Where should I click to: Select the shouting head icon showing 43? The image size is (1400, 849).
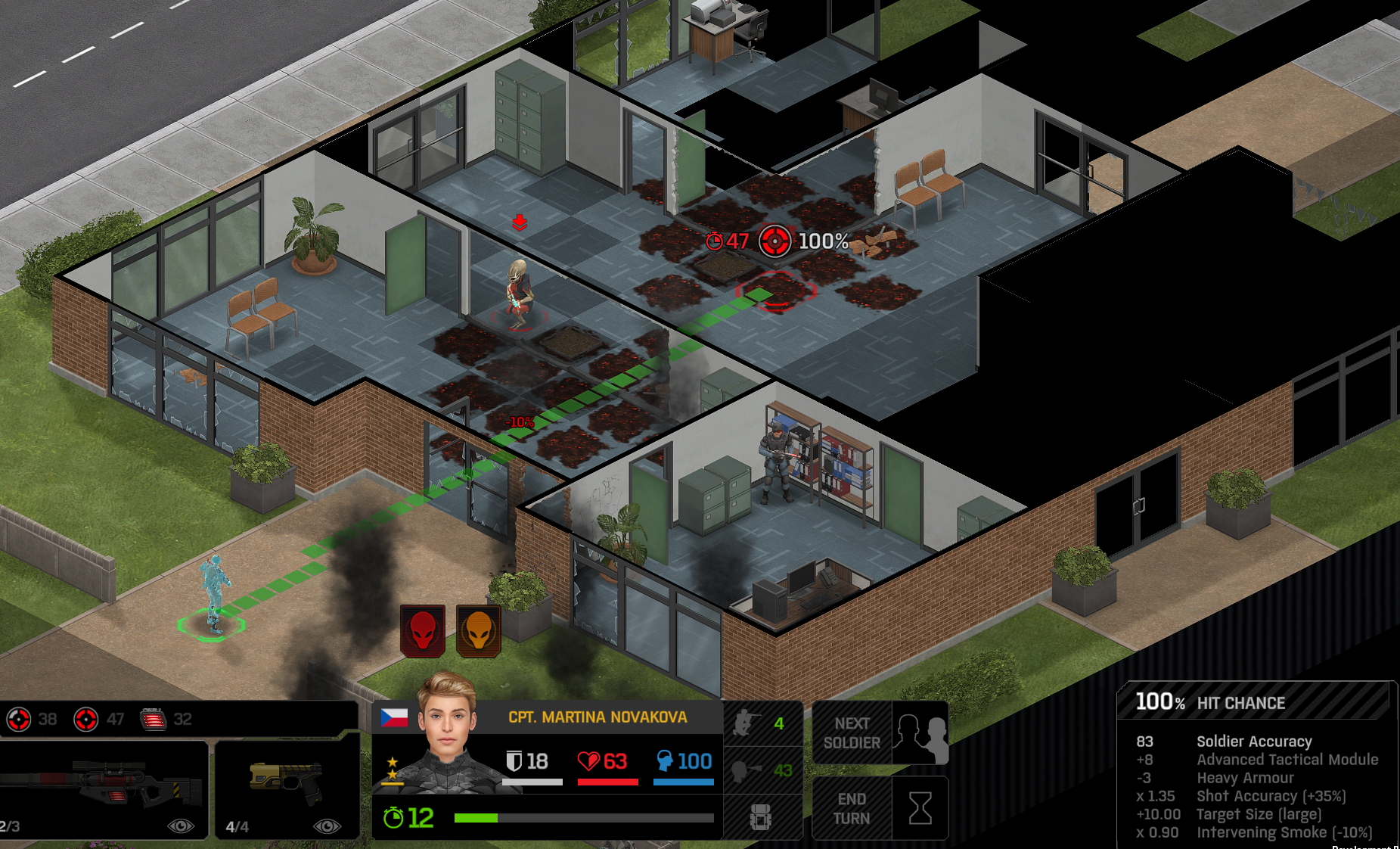click(761, 770)
